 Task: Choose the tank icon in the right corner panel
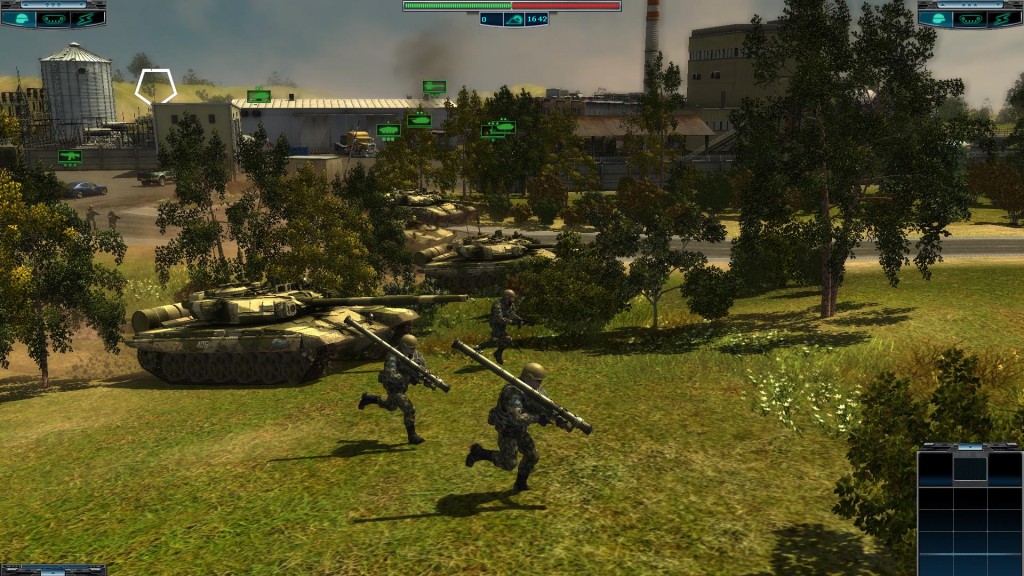click(970, 18)
